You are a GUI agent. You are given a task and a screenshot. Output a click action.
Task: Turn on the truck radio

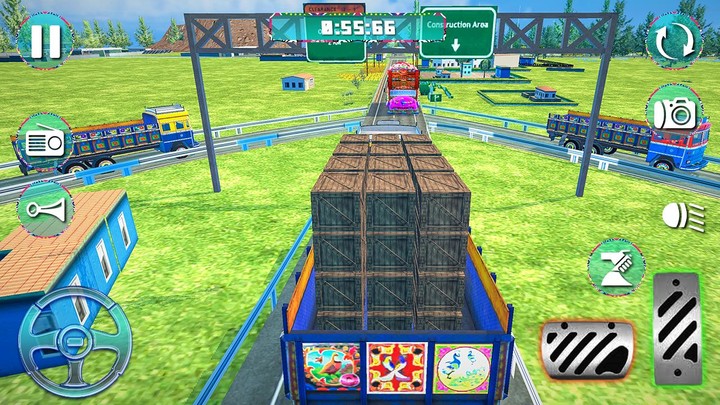click(x=45, y=142)
